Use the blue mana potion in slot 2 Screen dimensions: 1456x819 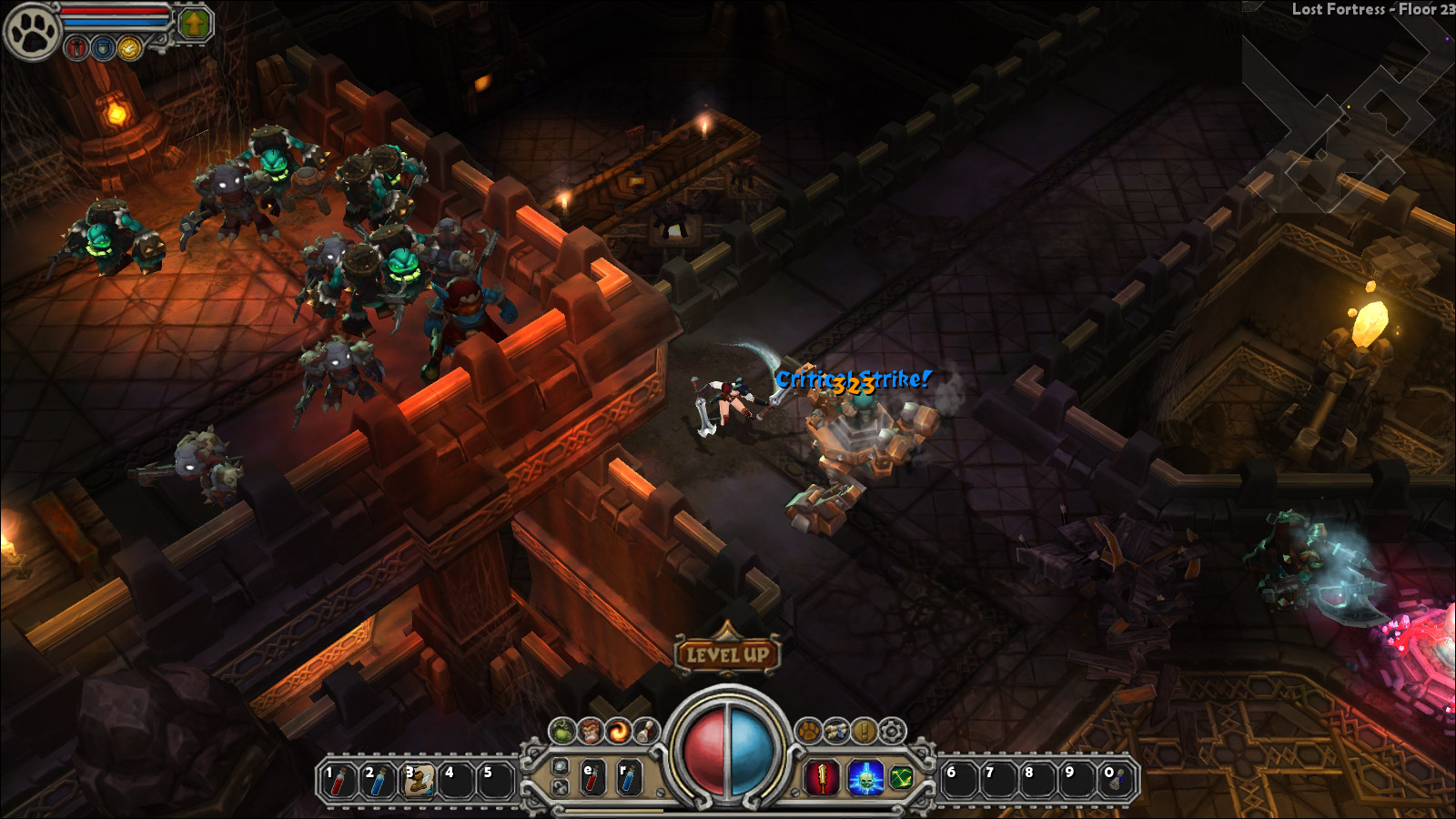378,781
